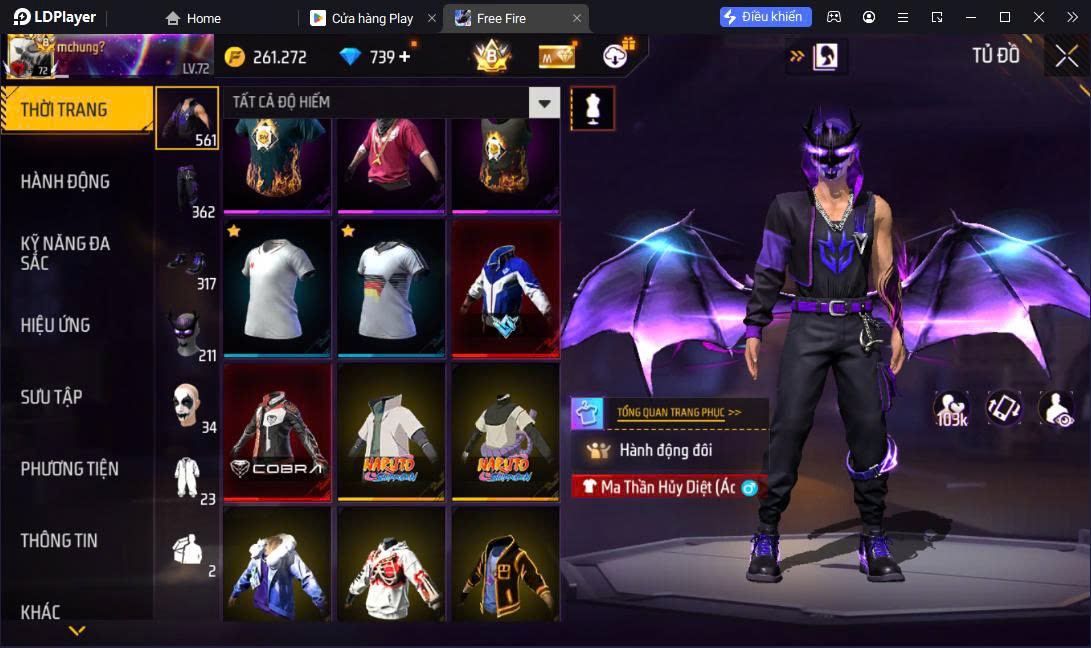Click the Hành động đôi button

coord(665,451)
